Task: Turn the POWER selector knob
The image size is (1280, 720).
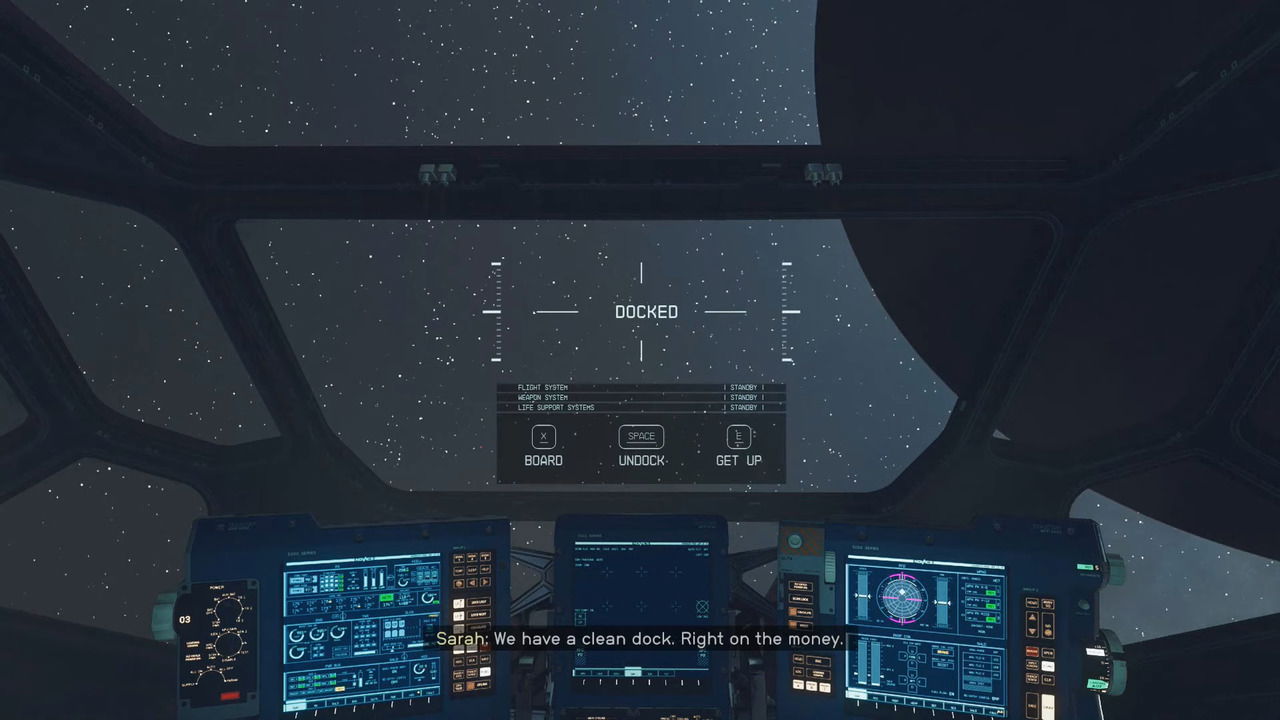Action: [x=229, y=609]
